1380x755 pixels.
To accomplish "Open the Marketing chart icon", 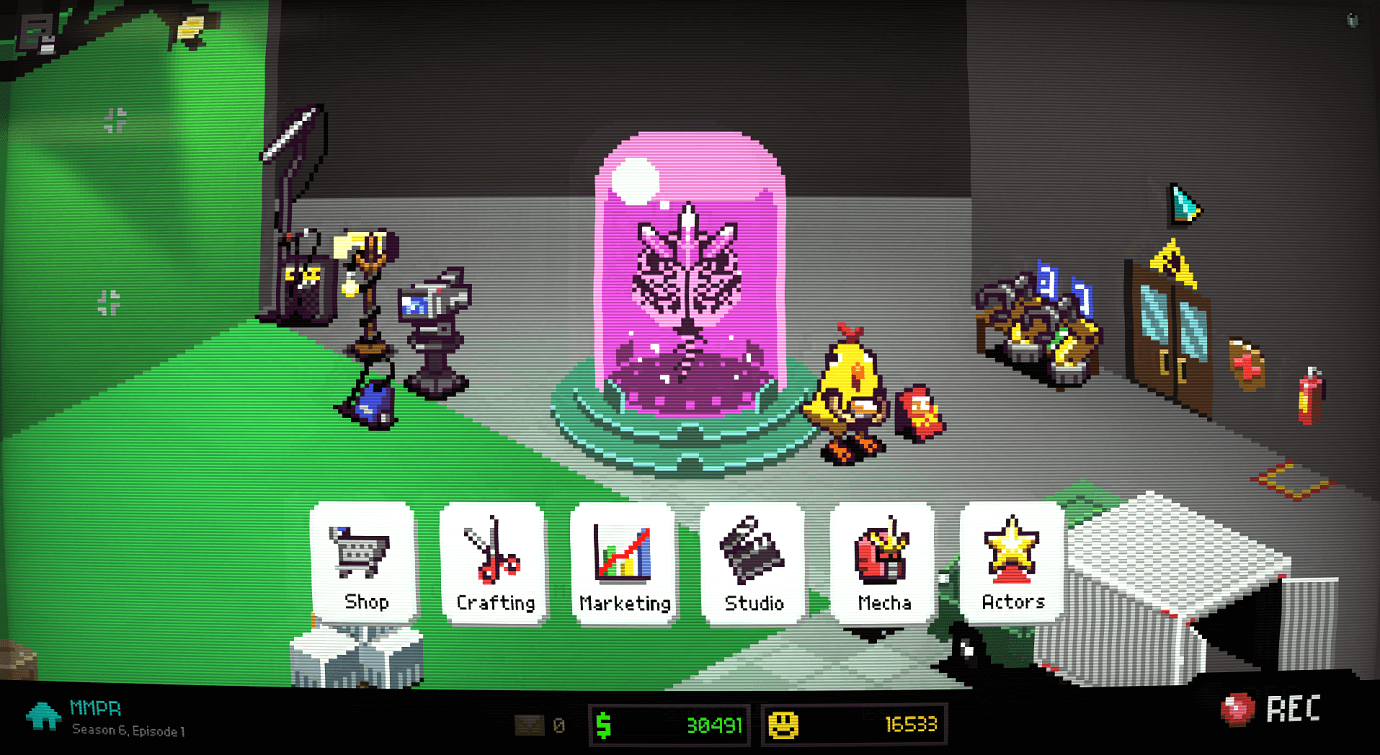I will 624,552.
